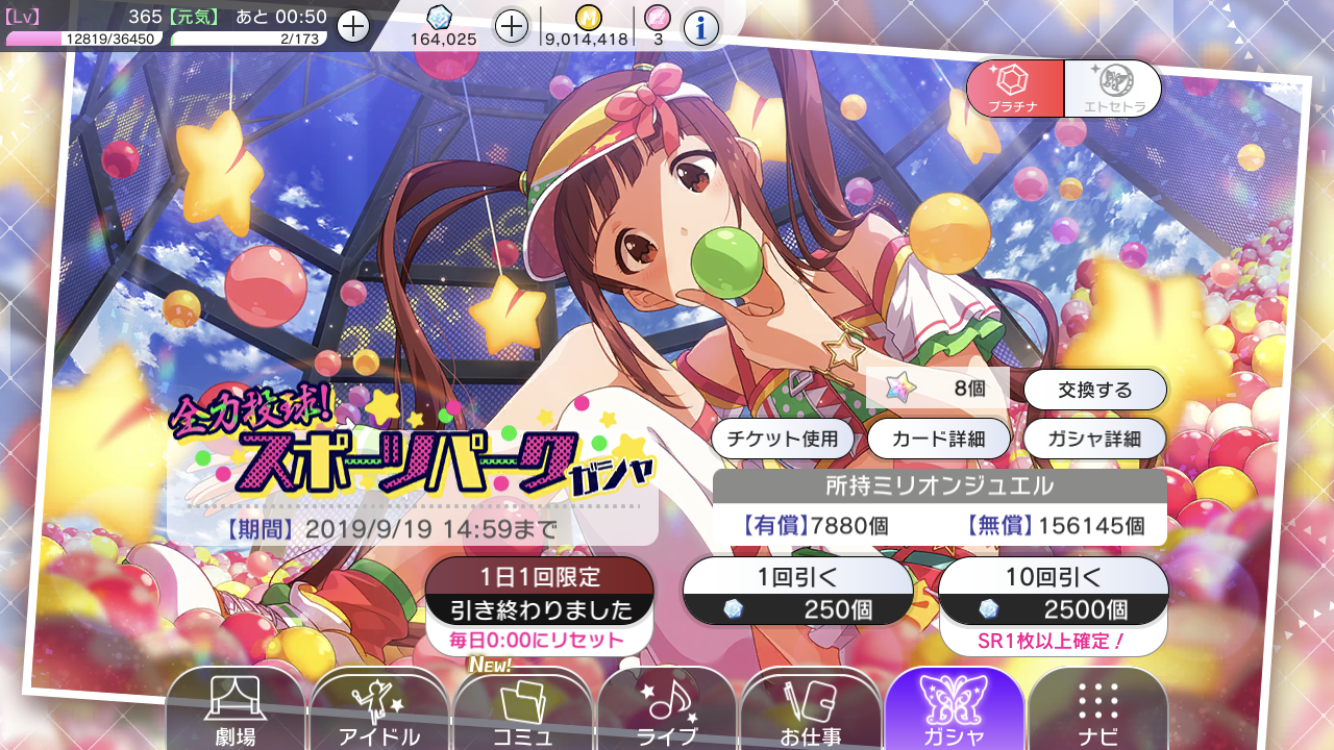Do the 10-pull for 2500 jewels
Viewport: 1334px width, 750px height.
(1053, 592)
